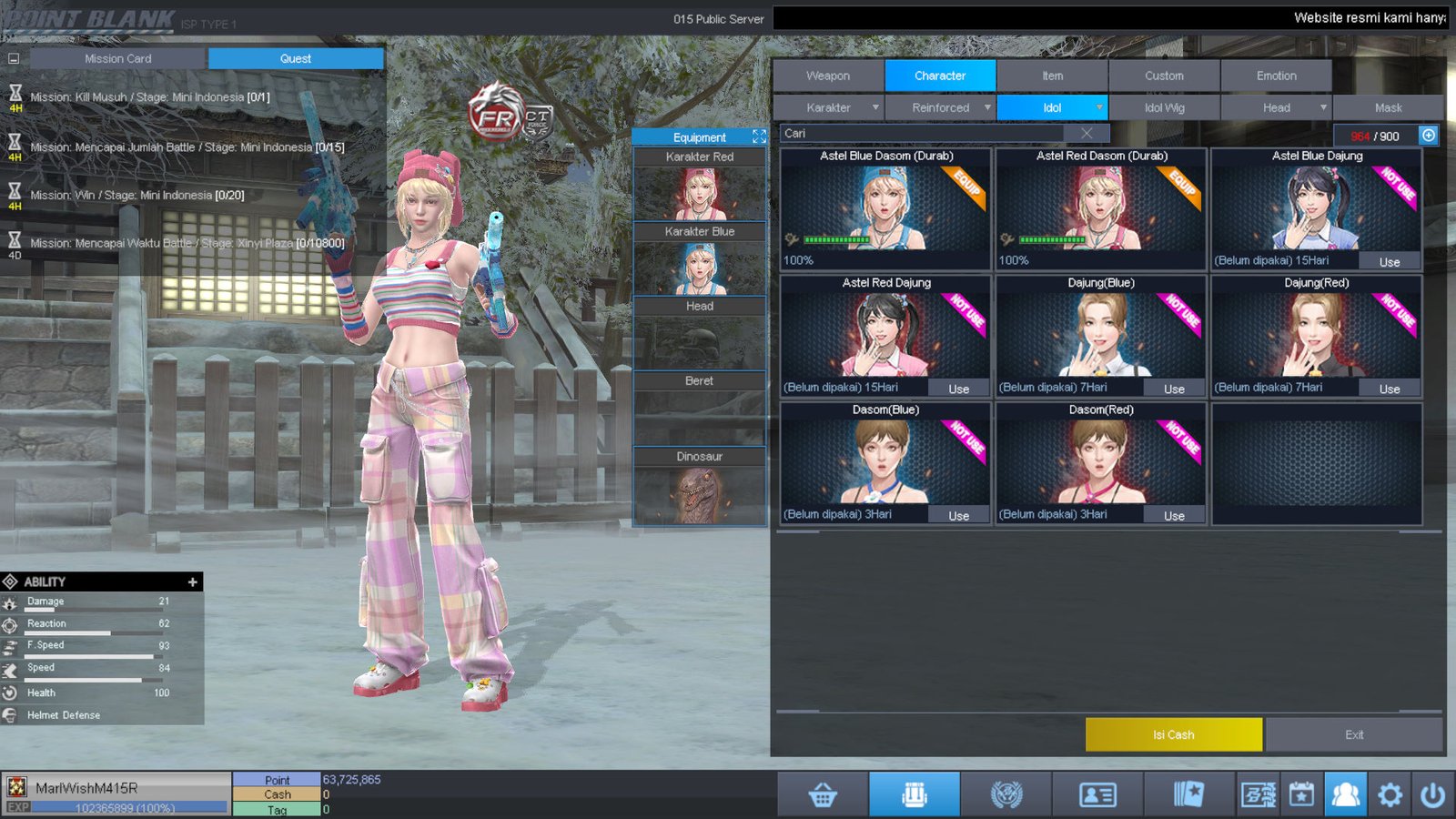Show the Mask category

pos(1388,107)
